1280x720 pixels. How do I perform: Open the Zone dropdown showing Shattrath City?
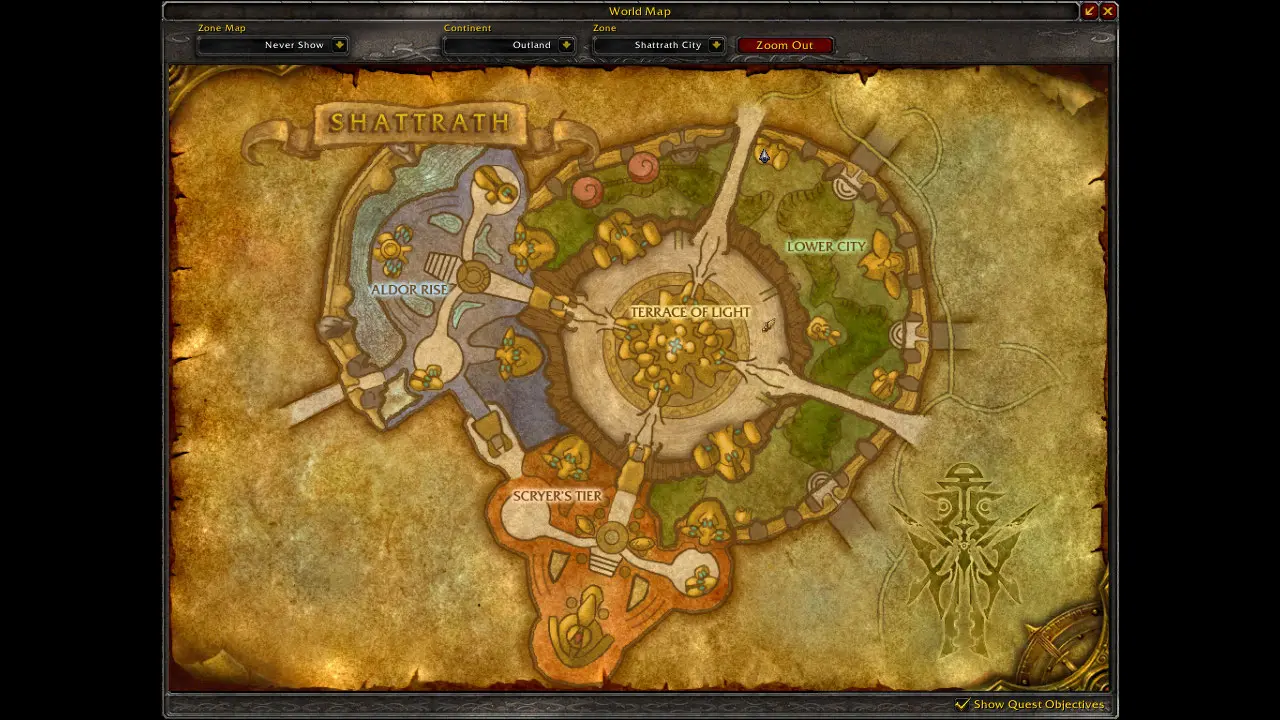pos(716,45)
